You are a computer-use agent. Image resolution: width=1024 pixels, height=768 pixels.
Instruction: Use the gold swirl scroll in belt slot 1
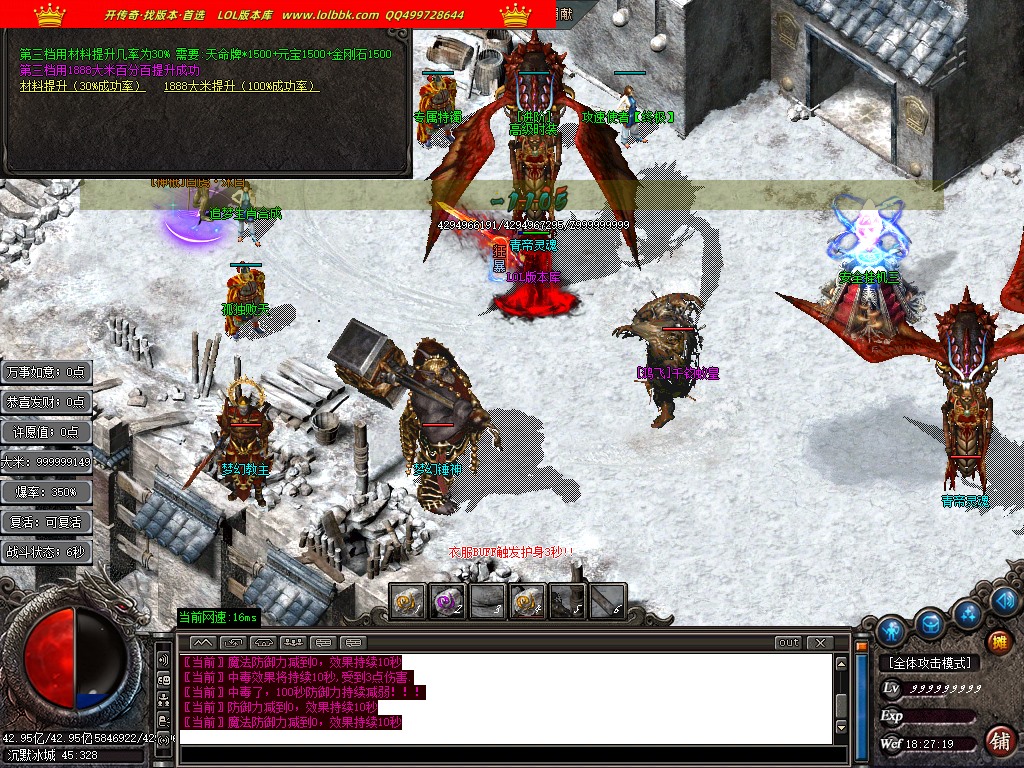click(x=407, y=601)
